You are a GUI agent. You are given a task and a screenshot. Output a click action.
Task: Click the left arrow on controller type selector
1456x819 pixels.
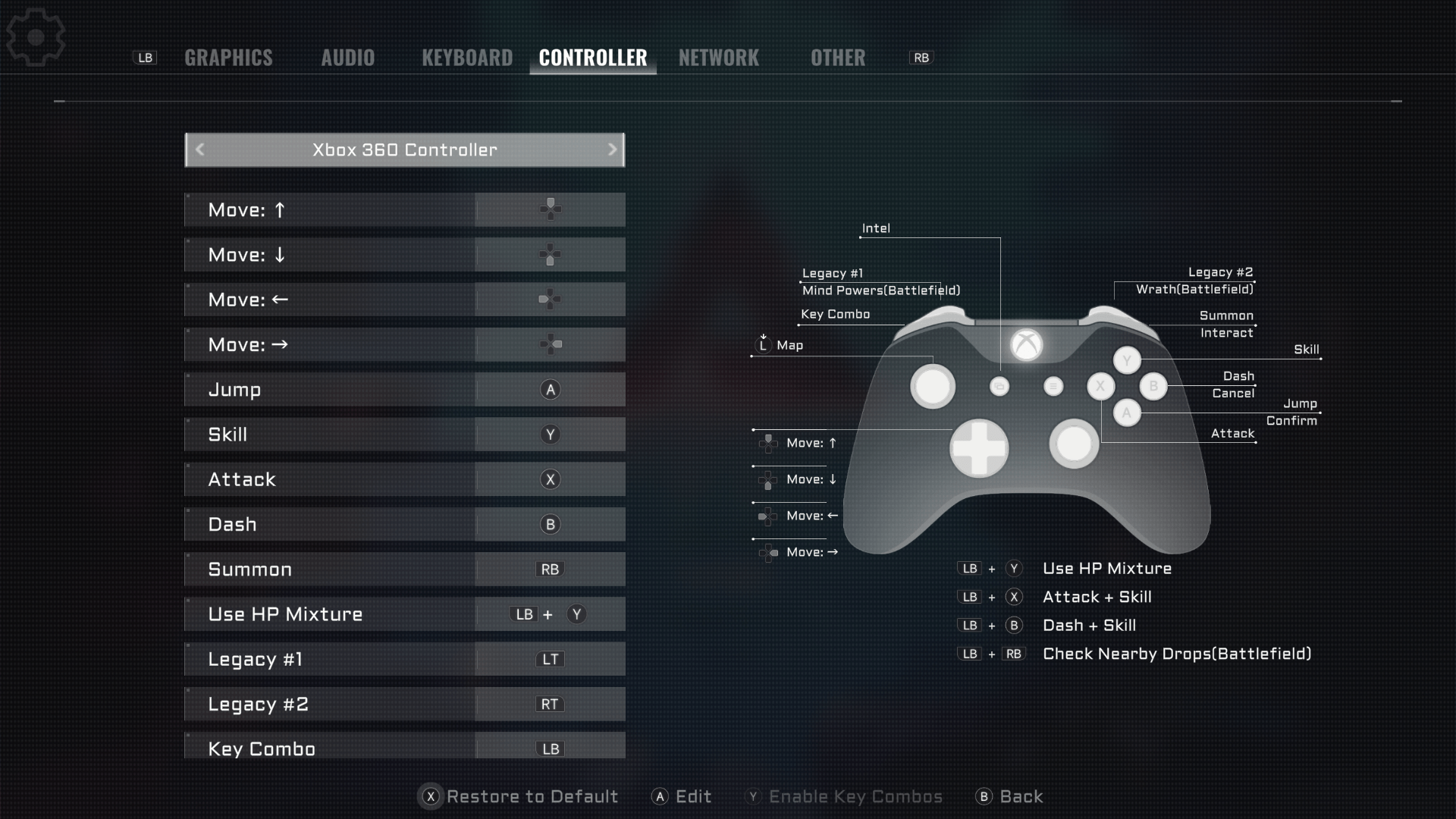click(200, 149)
